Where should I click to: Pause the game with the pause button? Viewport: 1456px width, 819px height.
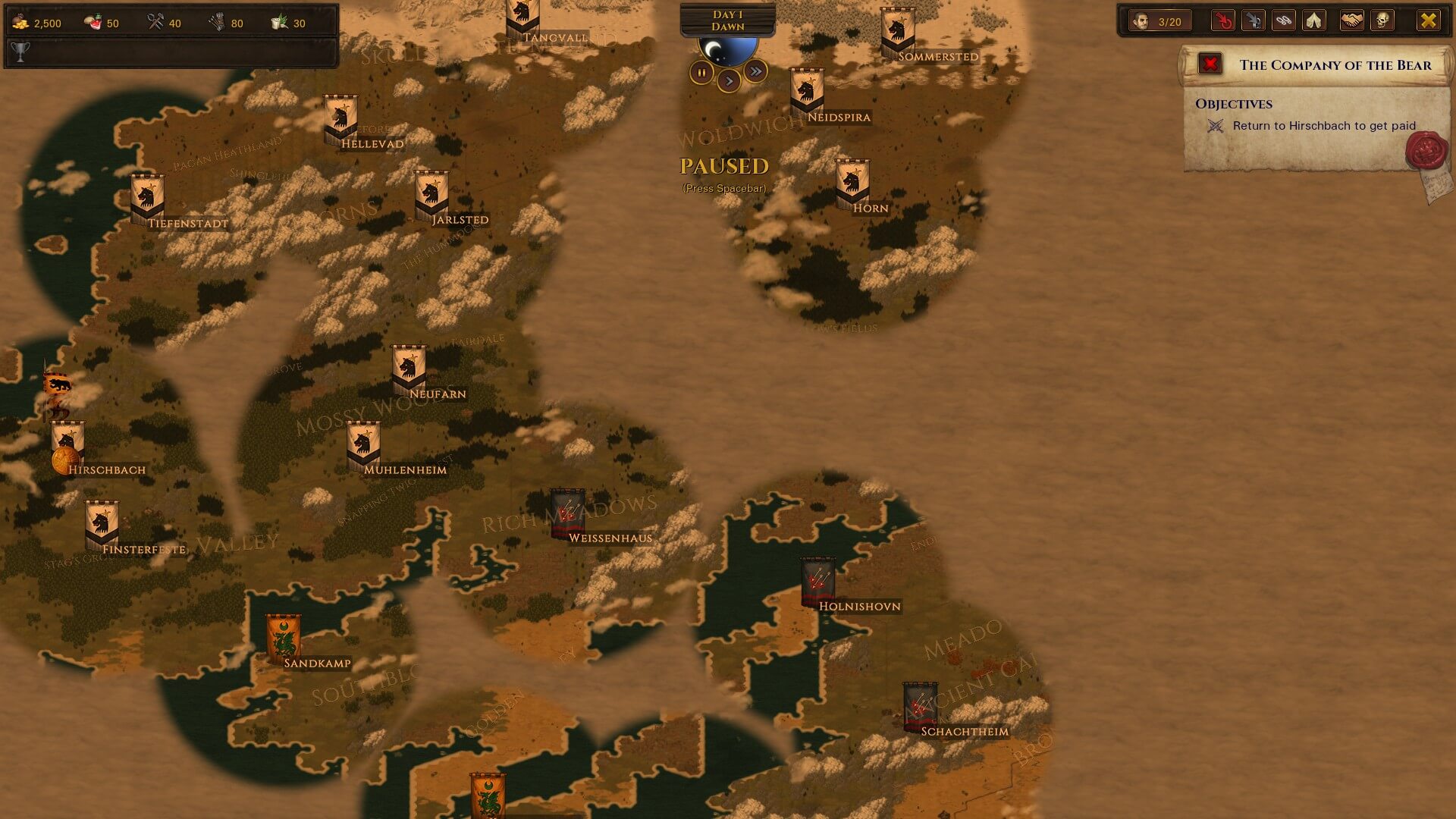pos(701,73)
